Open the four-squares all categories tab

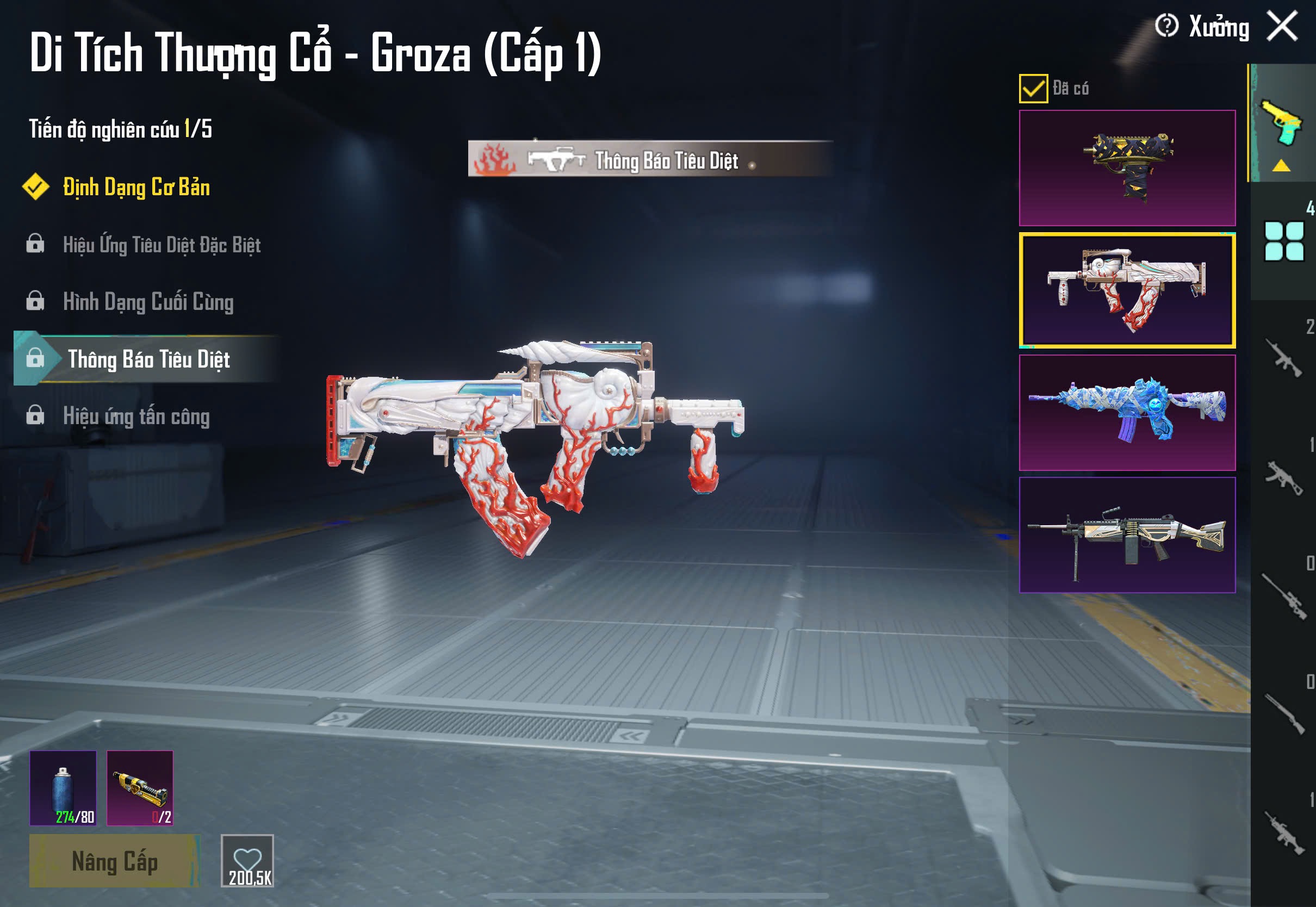tap(1283, 241)
